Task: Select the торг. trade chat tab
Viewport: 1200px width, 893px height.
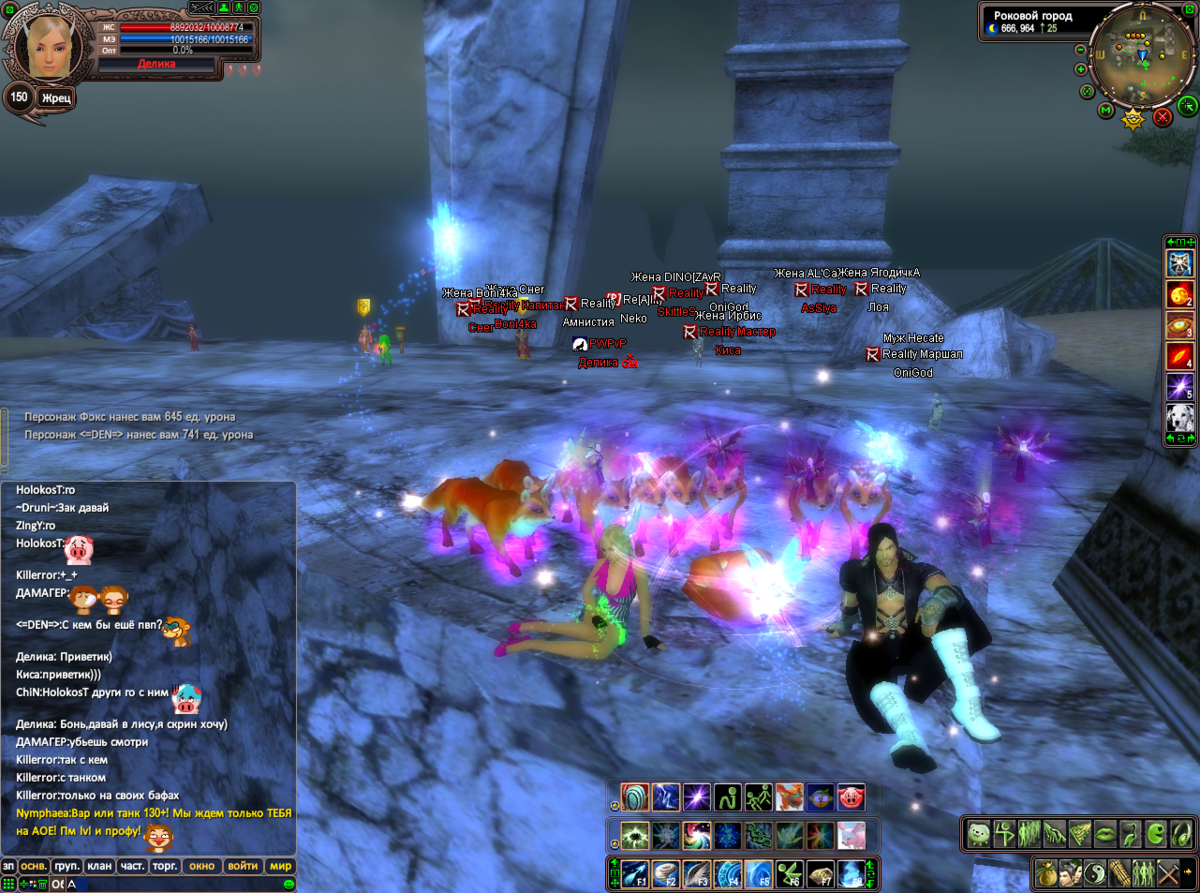Action: (165, 866)
